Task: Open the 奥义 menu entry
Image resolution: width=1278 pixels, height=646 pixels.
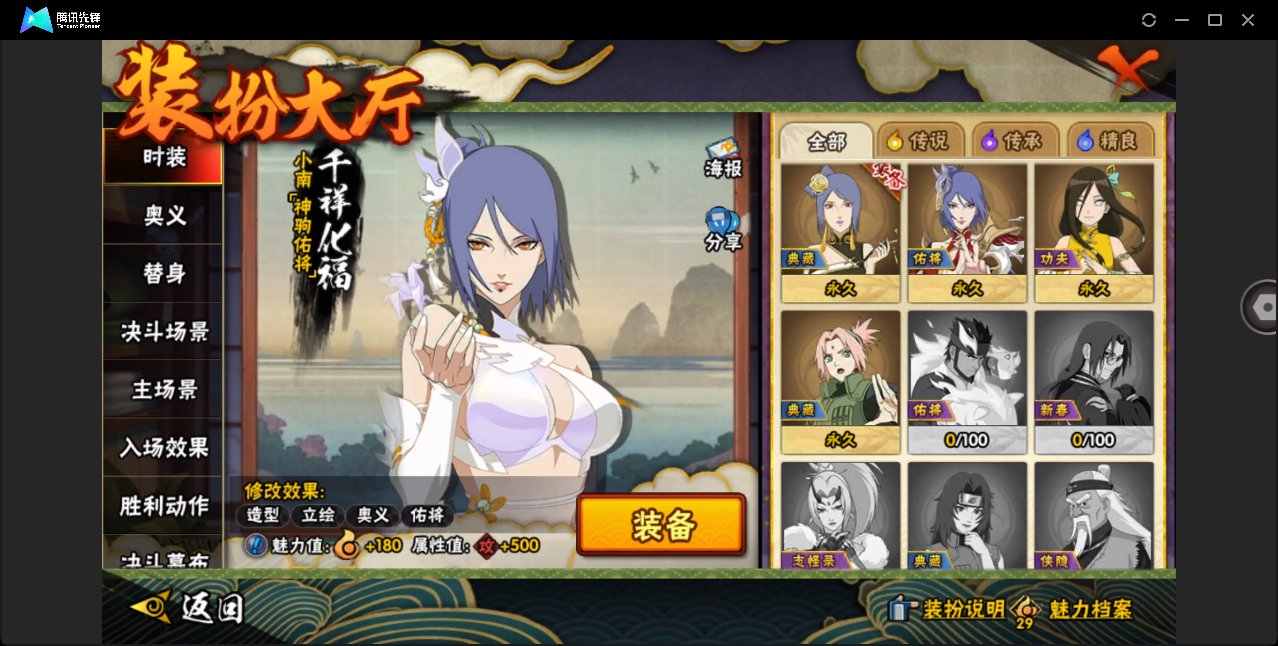Action: pos(163,215)
